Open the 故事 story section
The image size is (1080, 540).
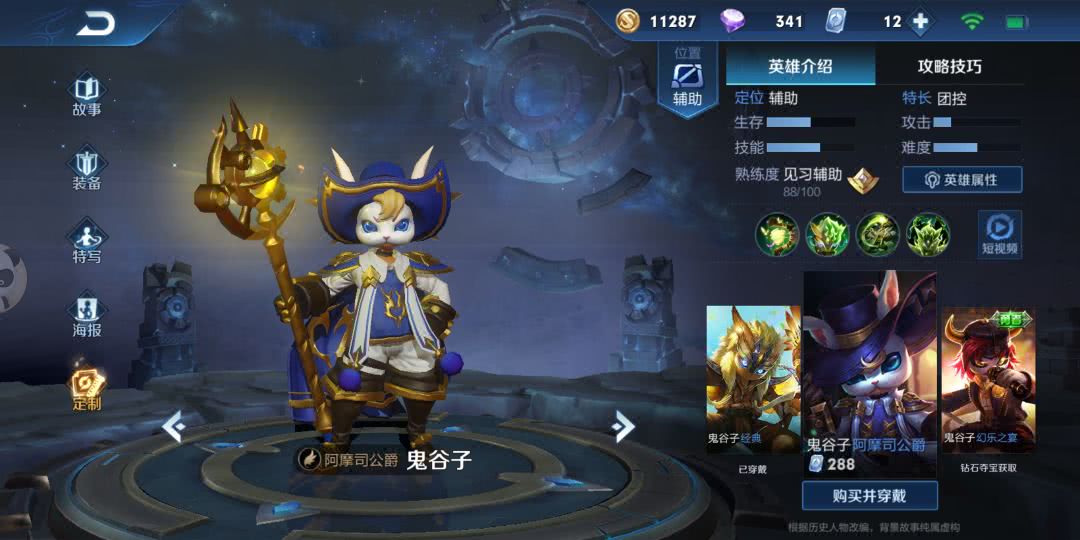pos(87,94)
